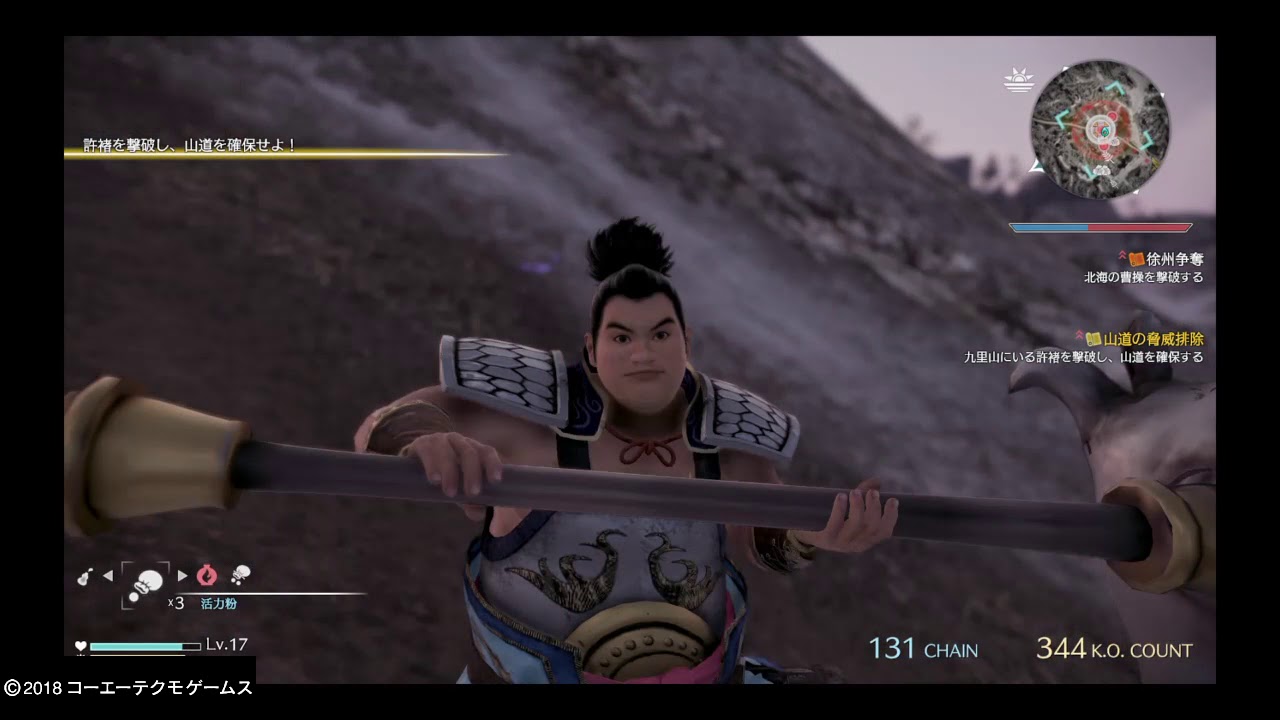Viewport: 1280px width, 720px height.
Task: Open the circular minimap
Action: pos(1099,130)
